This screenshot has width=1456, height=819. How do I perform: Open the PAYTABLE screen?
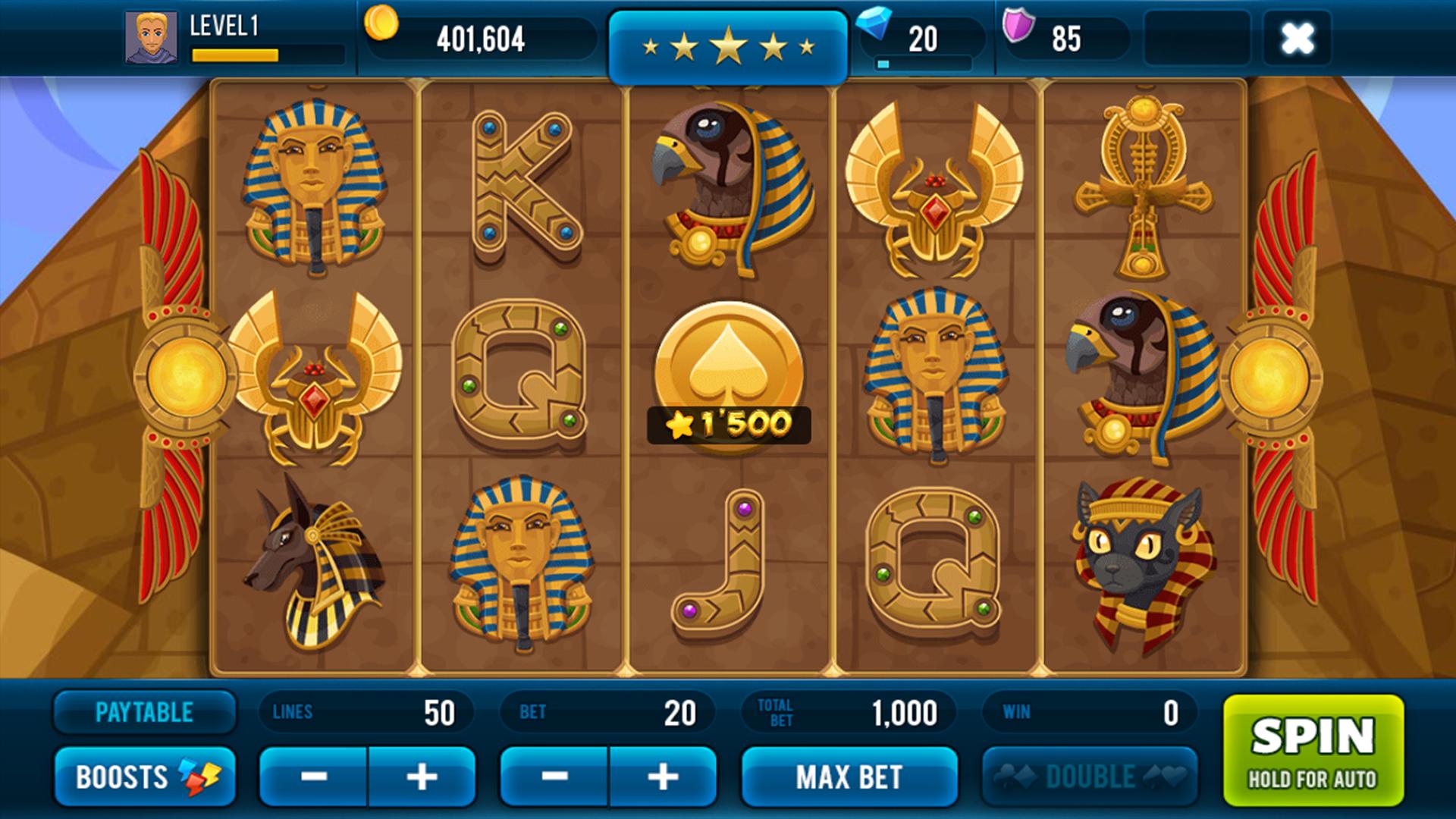click(x=144, y=711)
